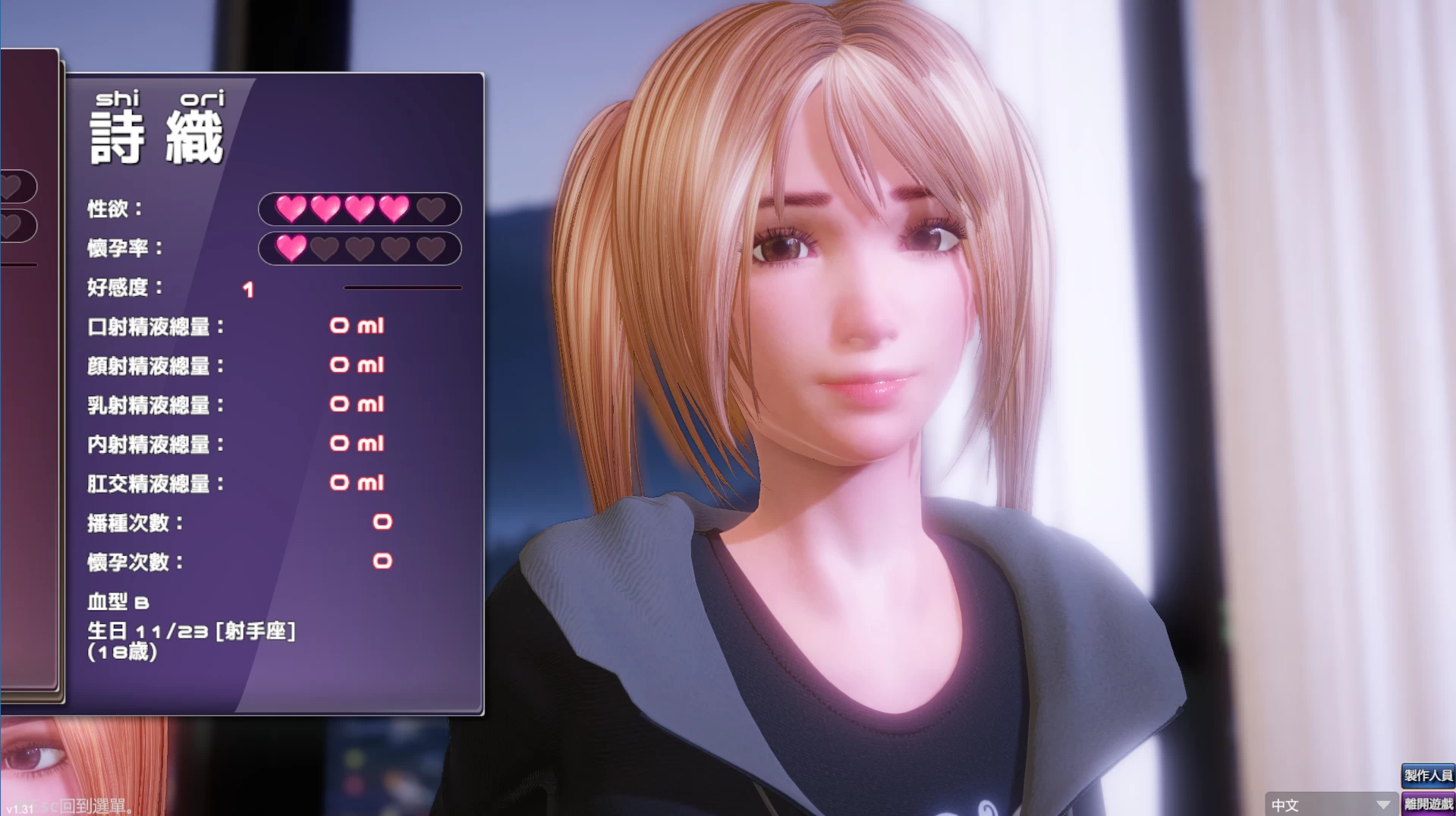Toggle the third libido heart on
The height and width of the screenshot is (816, 1456).
tap(359, 210)
